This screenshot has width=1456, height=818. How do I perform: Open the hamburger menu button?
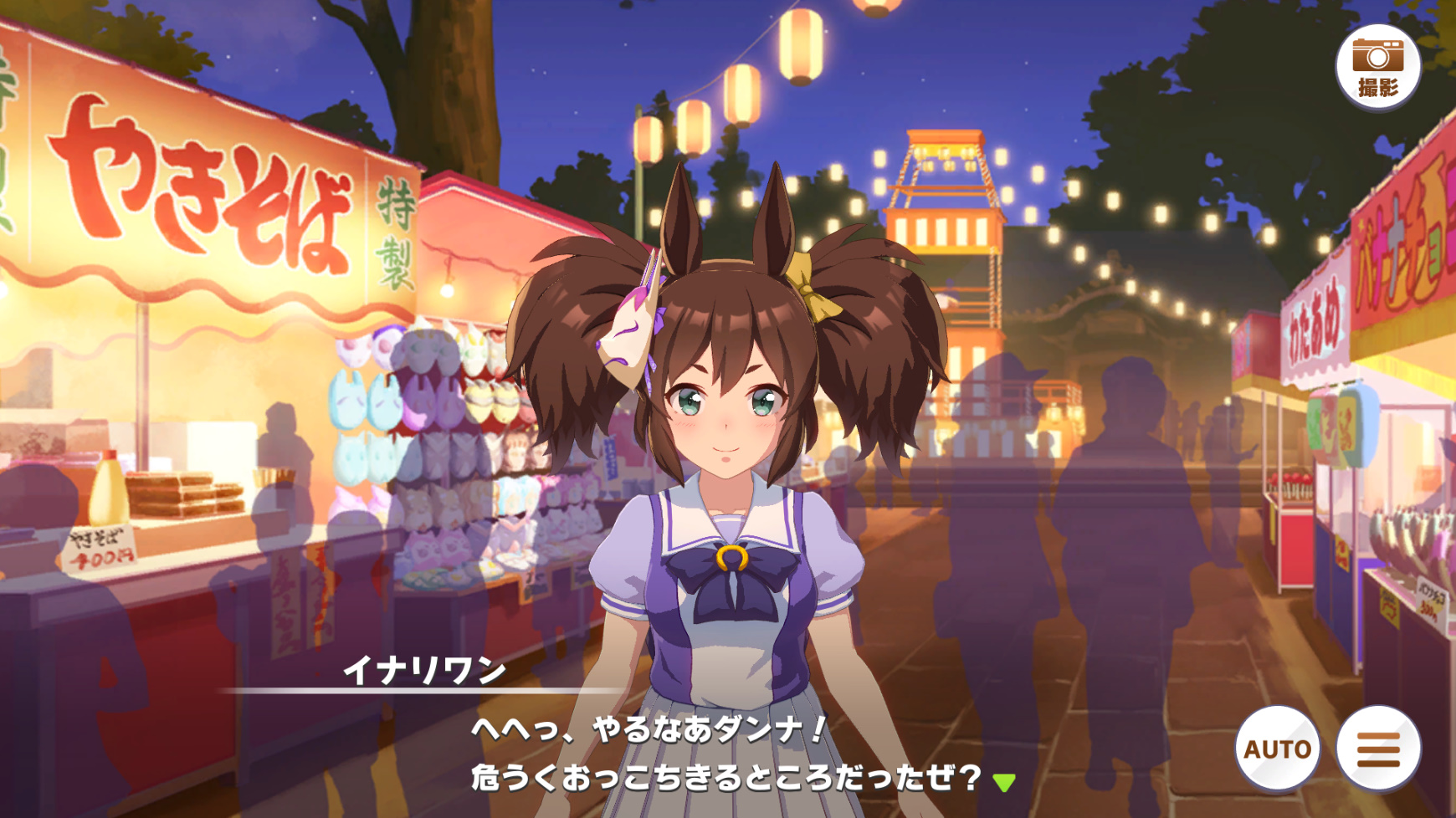pos(1377,749)
